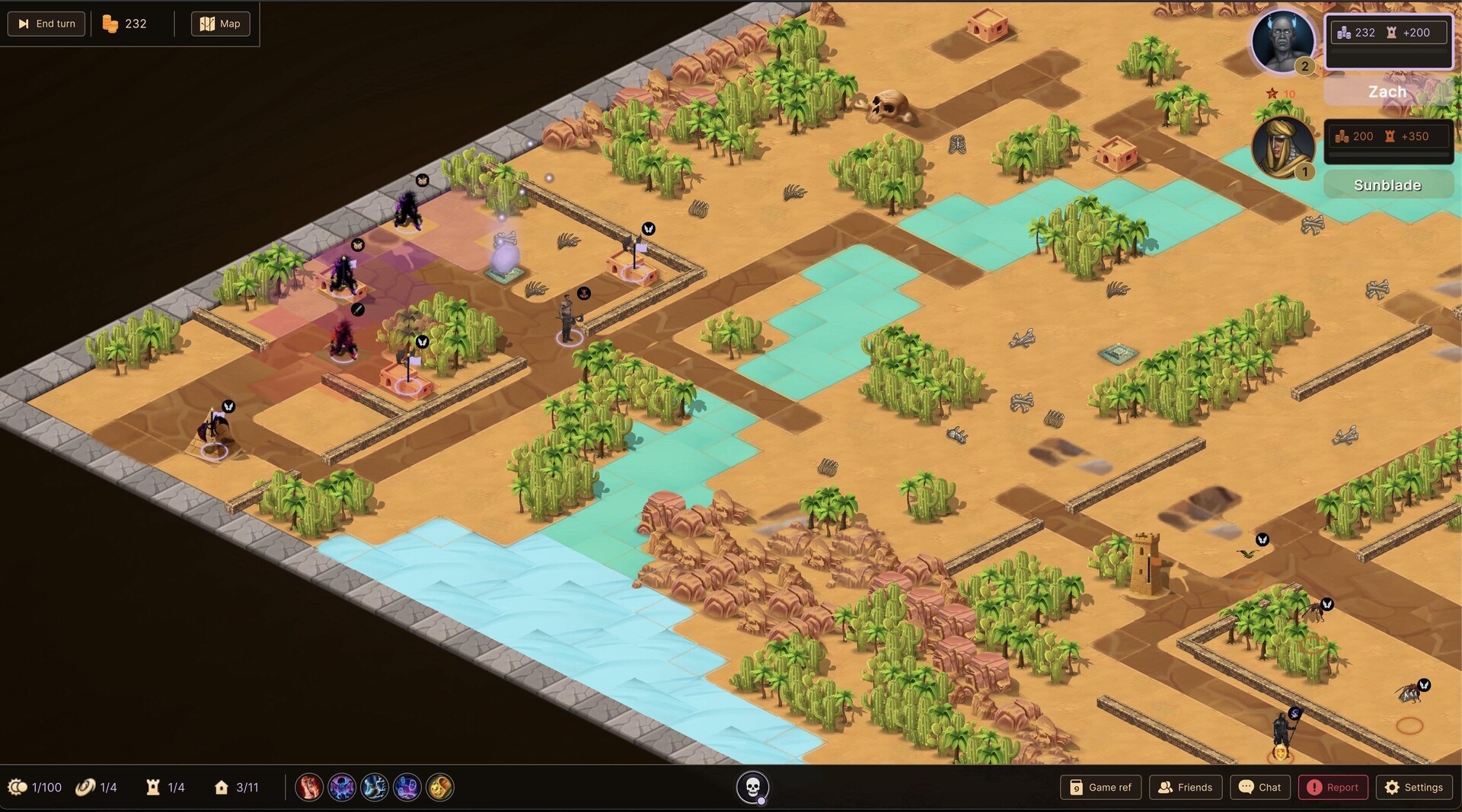Open the Map overview
Image resolution: width=1462 pixels, height=812 pixels.
[x=220, y=24]
